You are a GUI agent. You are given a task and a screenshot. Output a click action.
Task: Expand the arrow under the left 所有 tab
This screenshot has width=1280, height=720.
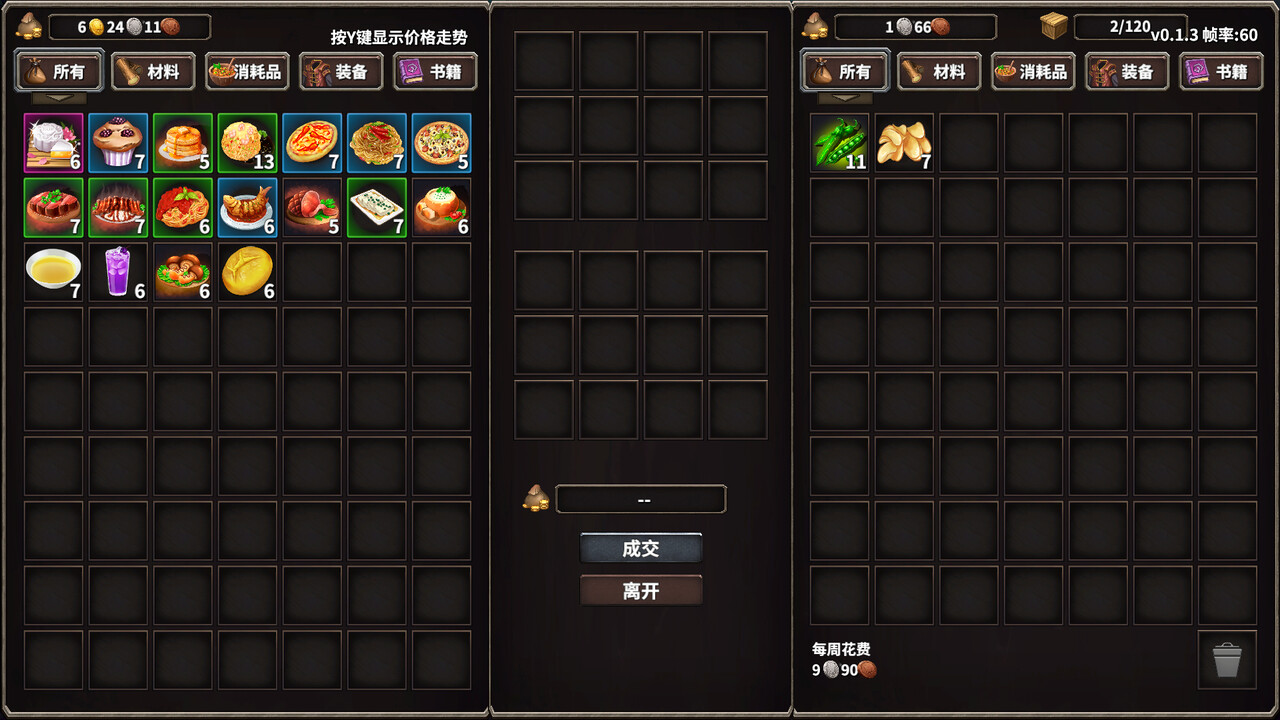coord(57,97)
